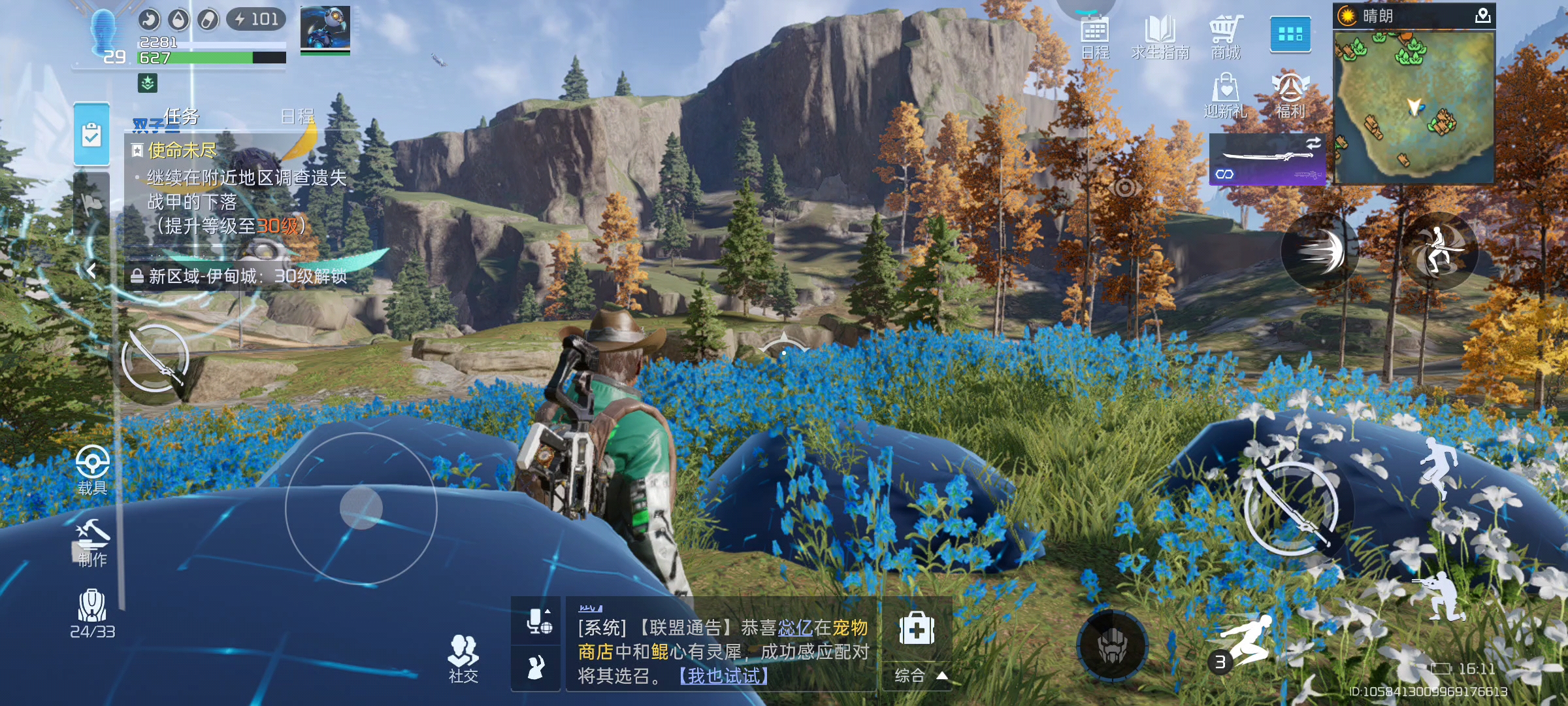Open the 求生指南 survival guide
The height and width of the screenshot is (706, 1568).
tap(1160, 37)
